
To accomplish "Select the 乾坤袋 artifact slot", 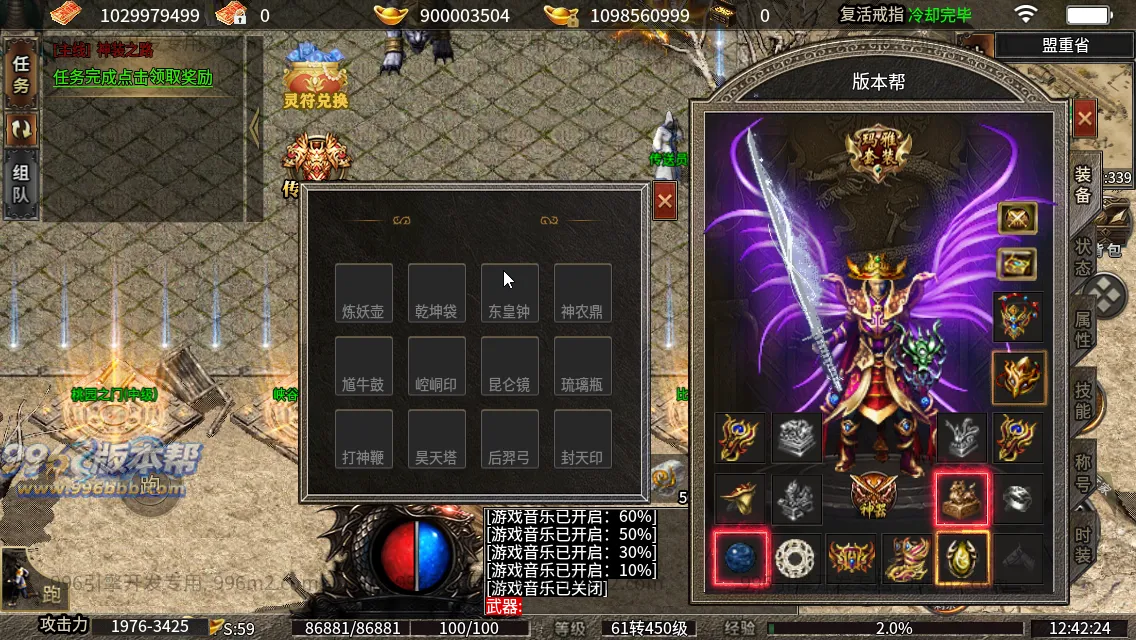I will tap(436, 293).
